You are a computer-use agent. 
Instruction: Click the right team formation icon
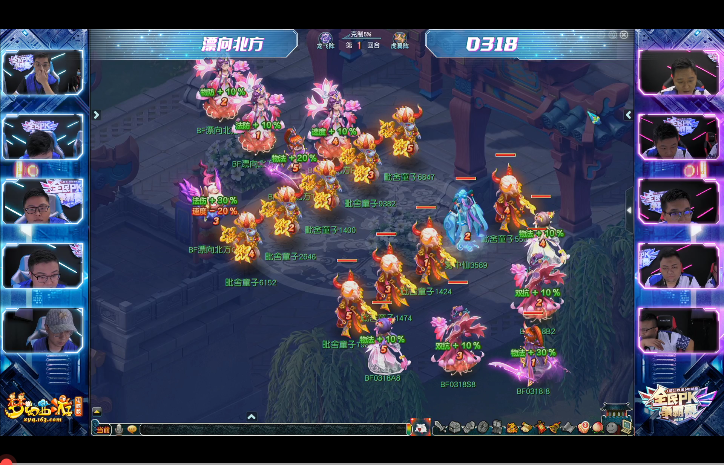point(399,39)
